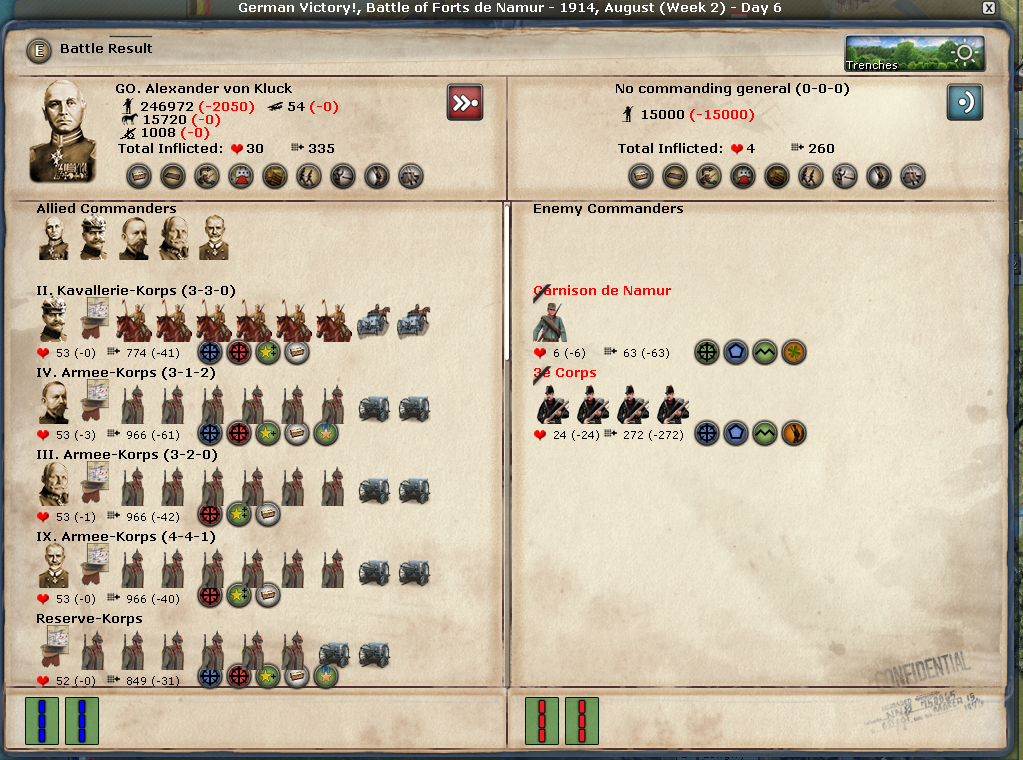The height and width of the screenshot is (760, 1023).
Task: Select IX. Armee-Korps commander portrait
Action: [x=54, y=568]
